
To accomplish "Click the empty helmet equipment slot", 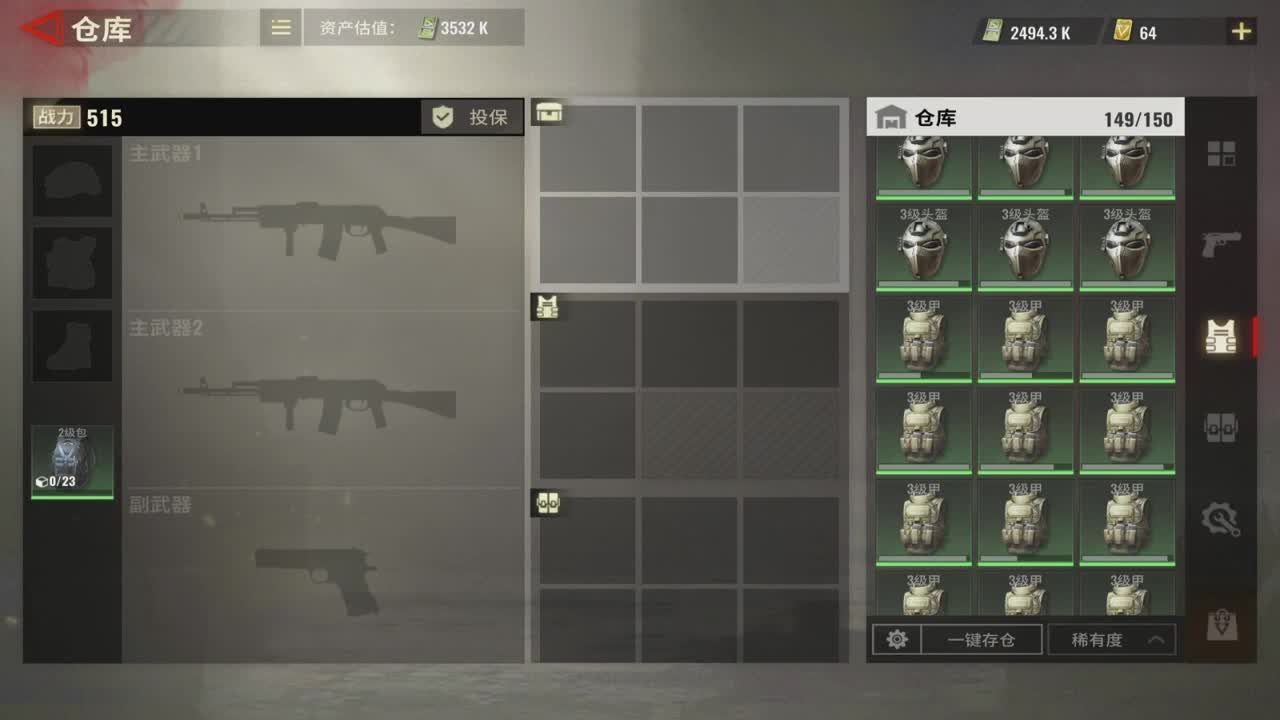I will [70, 181].
